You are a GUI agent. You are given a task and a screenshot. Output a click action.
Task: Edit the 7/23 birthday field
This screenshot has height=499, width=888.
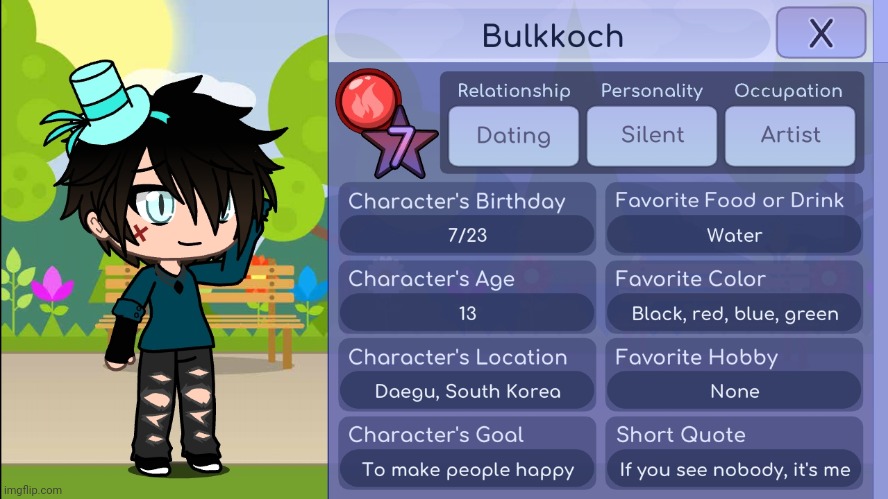[x=467, y=236]
